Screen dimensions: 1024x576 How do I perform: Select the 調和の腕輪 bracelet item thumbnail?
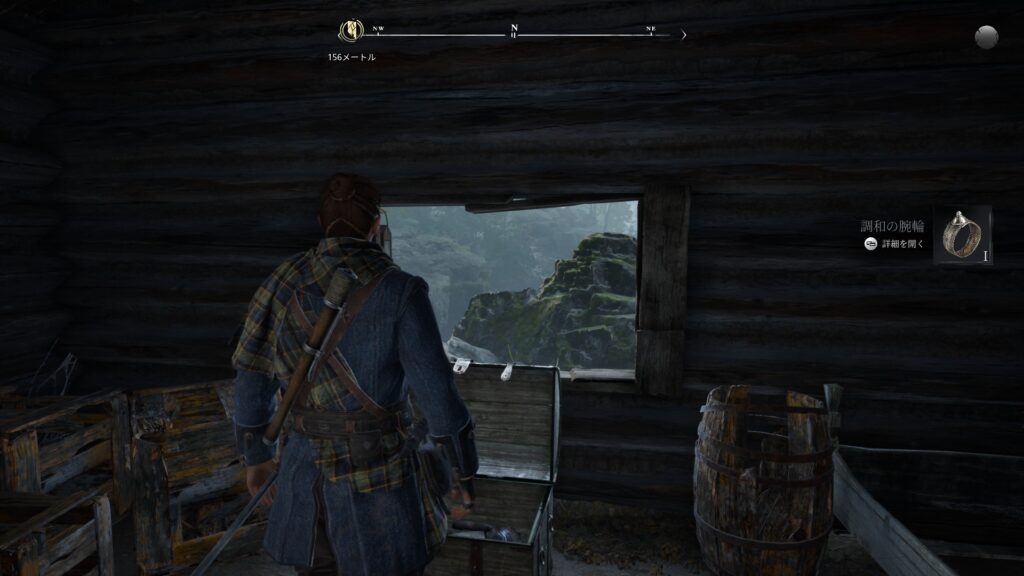point(962,236)
